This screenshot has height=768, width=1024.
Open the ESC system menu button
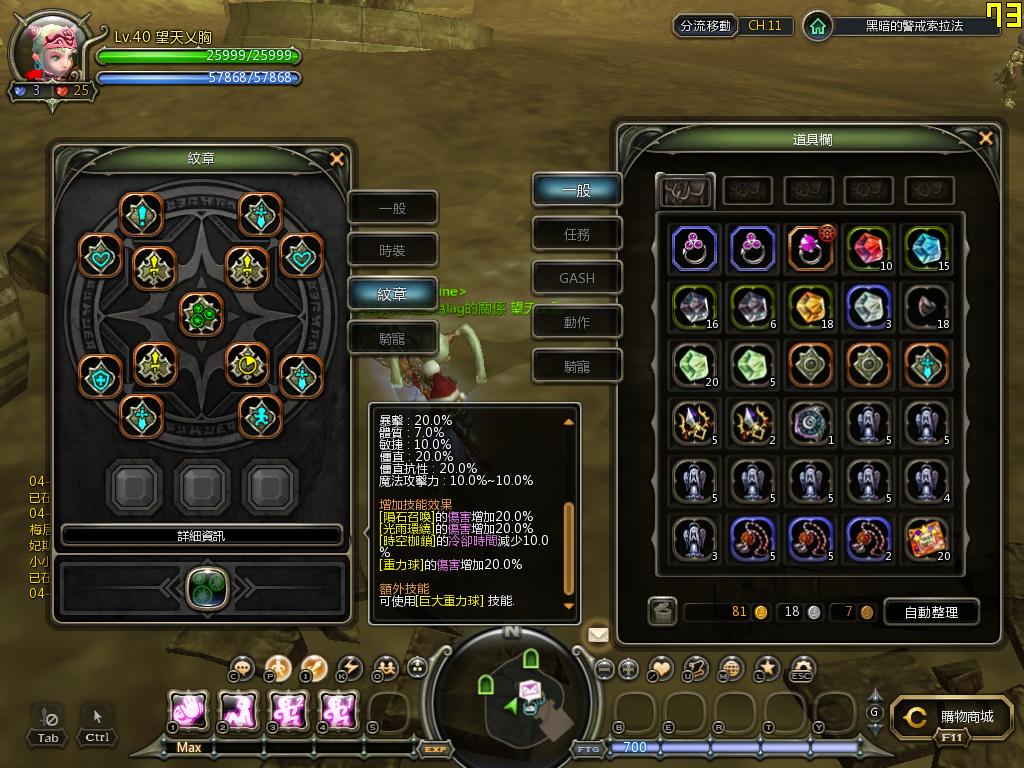tap(802, 668)
